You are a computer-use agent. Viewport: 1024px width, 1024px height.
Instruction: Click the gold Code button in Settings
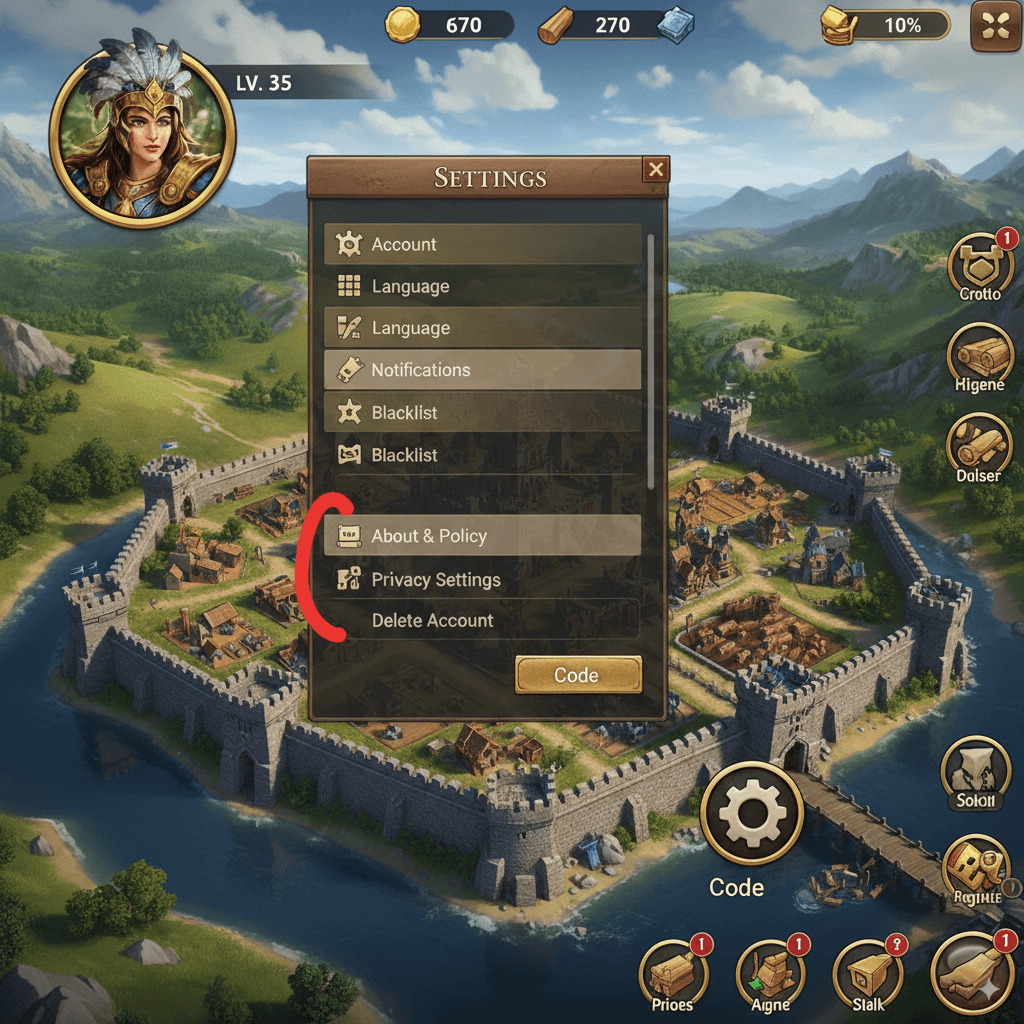coord(578,675)
